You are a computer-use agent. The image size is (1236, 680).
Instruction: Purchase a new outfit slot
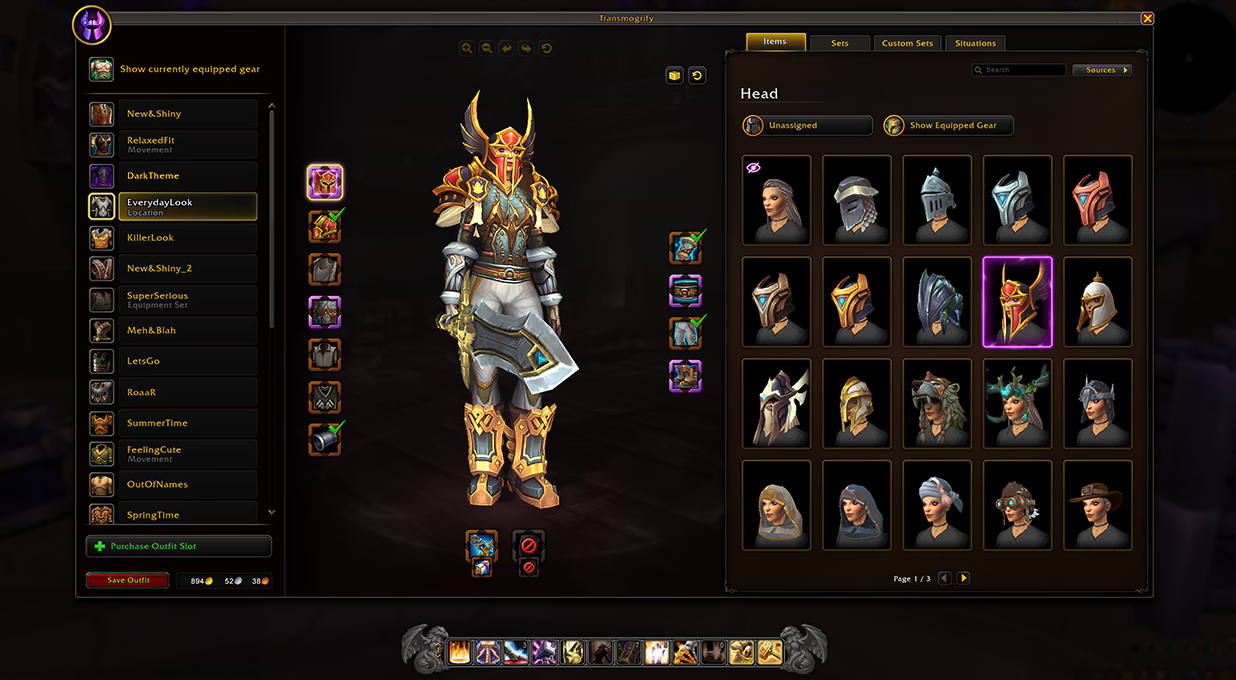pyautogui.click(x=179, y=546)
